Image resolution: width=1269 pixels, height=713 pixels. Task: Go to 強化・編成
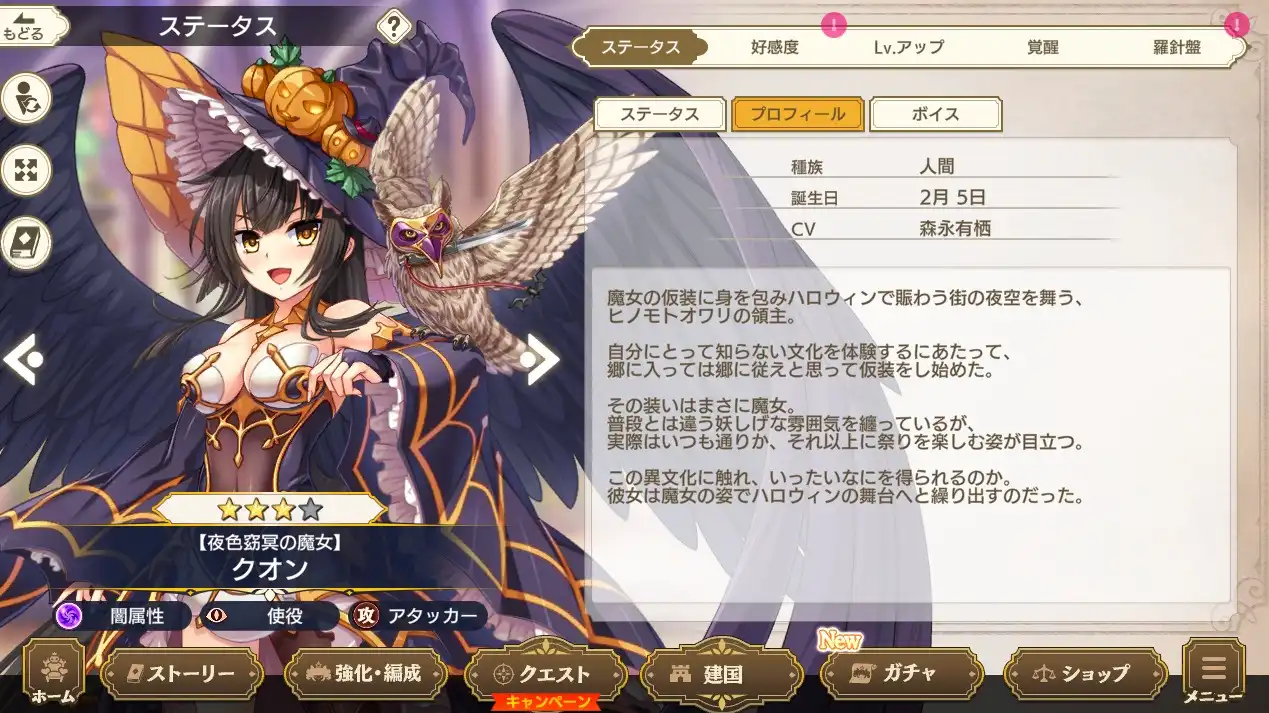click(x=366, y=674)
